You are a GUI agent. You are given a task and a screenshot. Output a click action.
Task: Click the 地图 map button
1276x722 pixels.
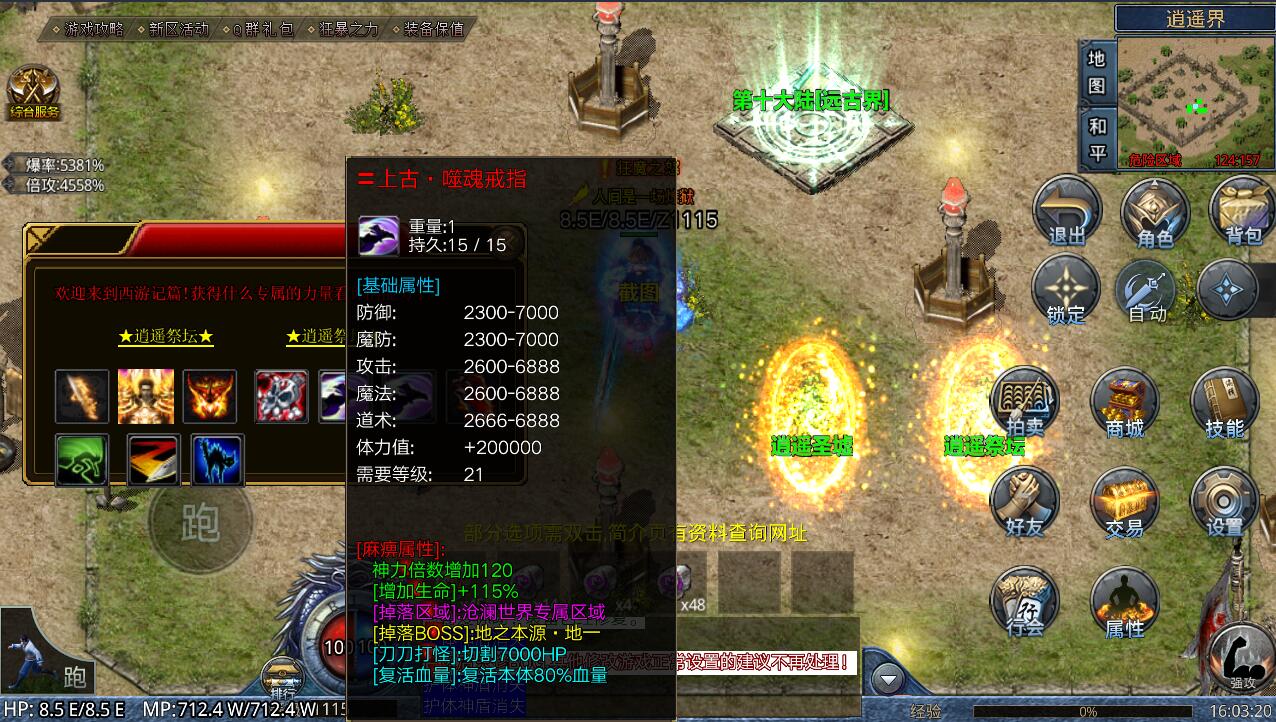1096,73
